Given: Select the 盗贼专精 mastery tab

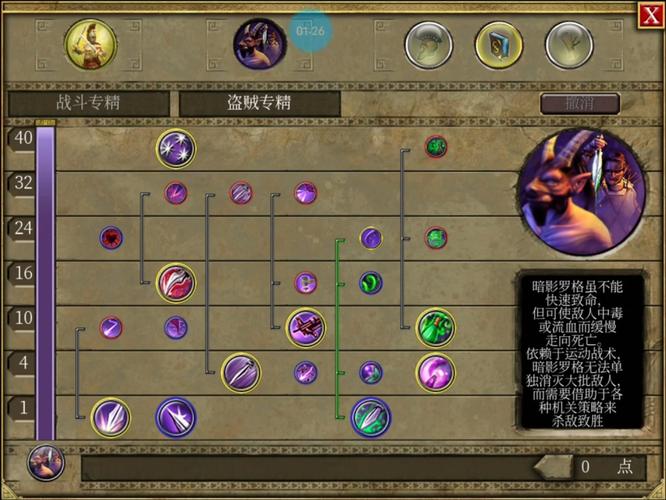Looking at the screenshot, I should point(258,103).
